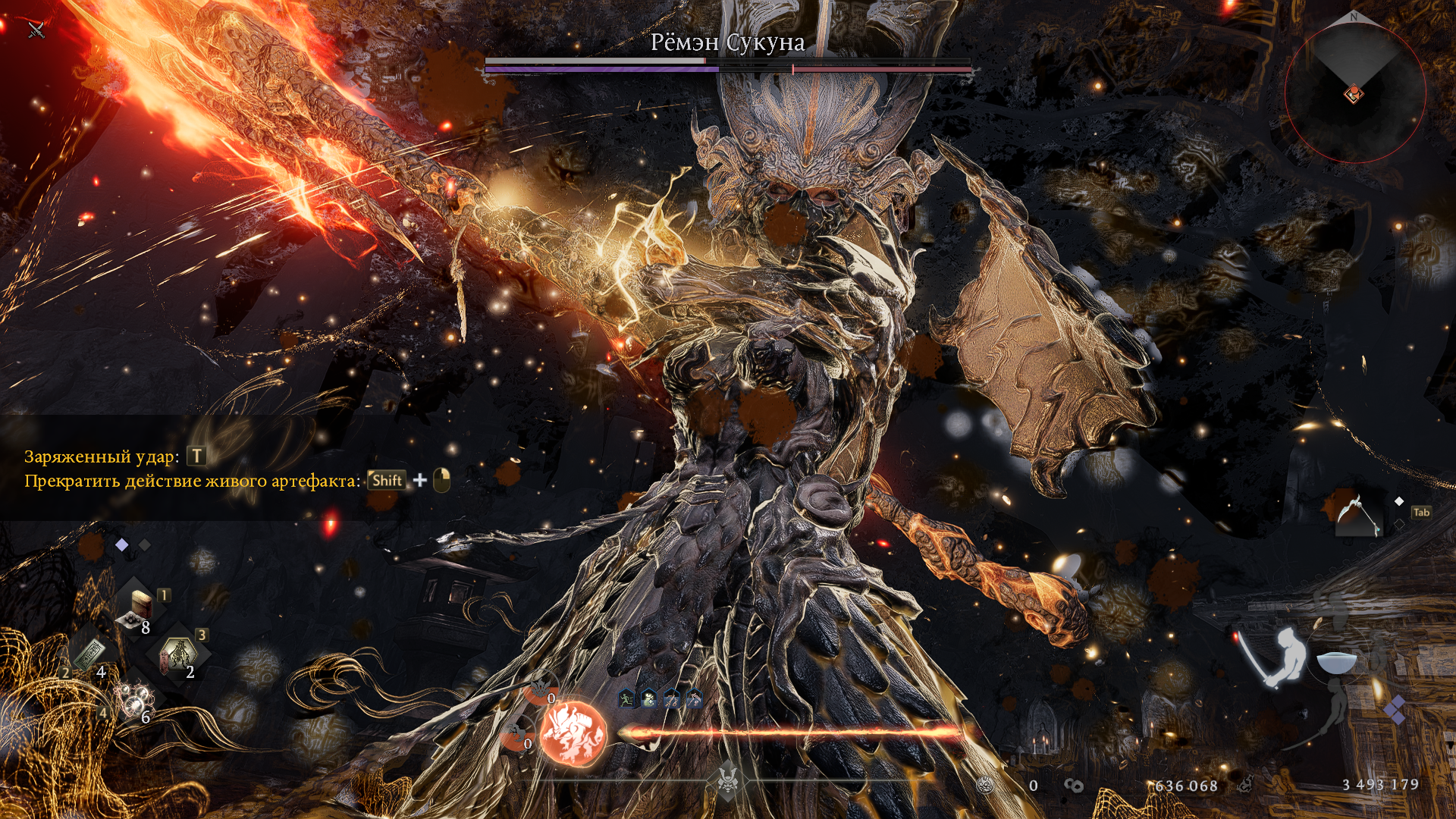Use the green talisman item slot
The image size is (1456, 819).
pyautogui.click(x=89, y=654)
